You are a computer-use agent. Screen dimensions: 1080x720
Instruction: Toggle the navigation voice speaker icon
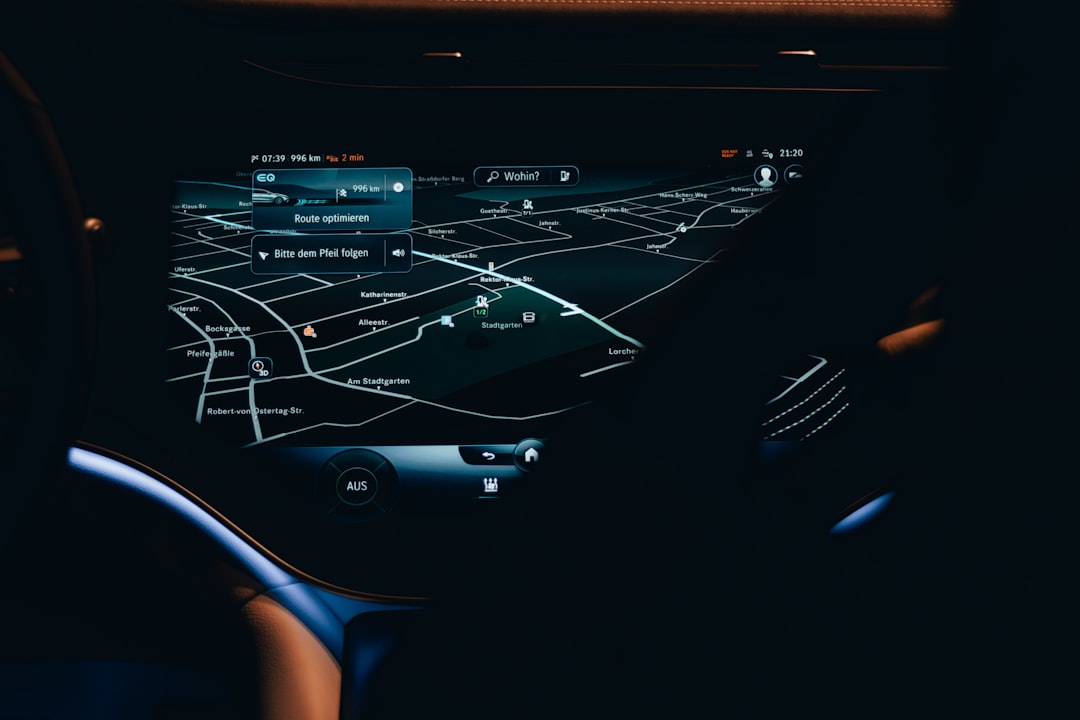tap(398, 253)
